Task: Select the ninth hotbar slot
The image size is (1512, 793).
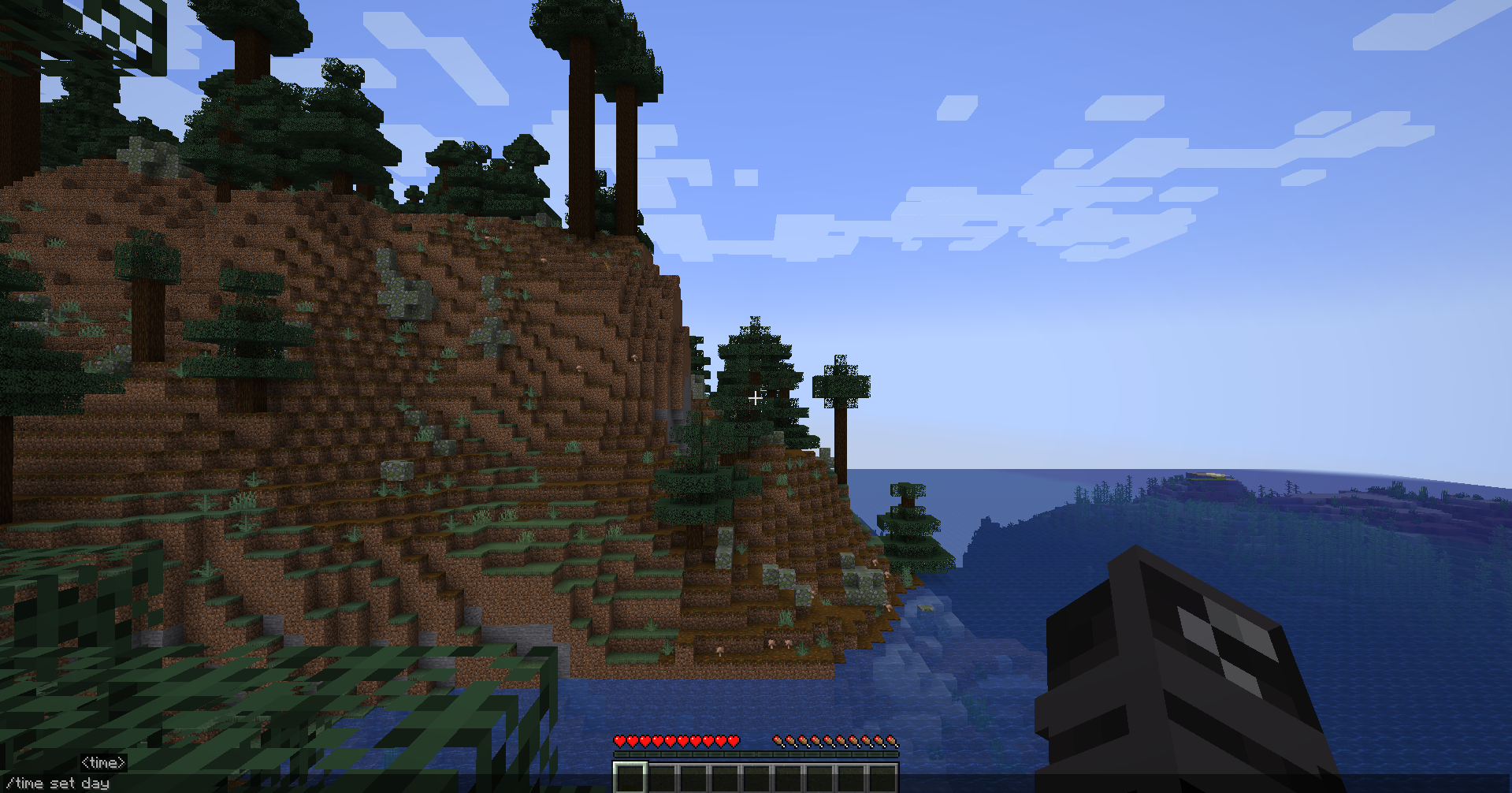Action: tap(882, 776)
